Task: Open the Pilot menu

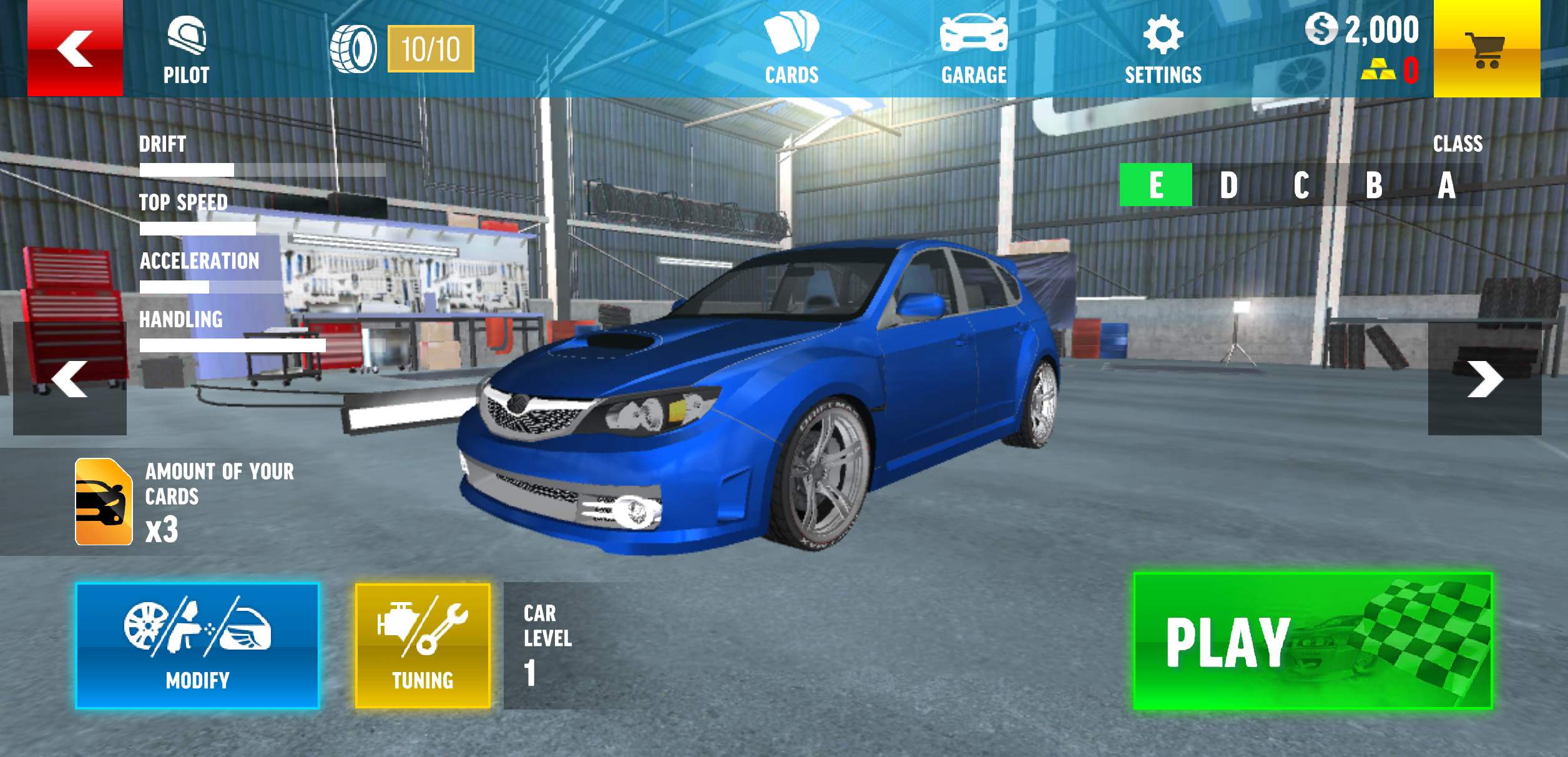Action: (x=186, y=50)
